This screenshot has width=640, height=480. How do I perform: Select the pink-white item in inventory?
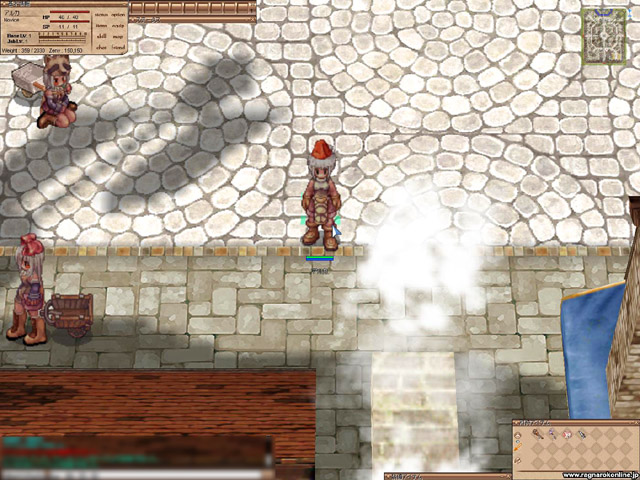567,435
